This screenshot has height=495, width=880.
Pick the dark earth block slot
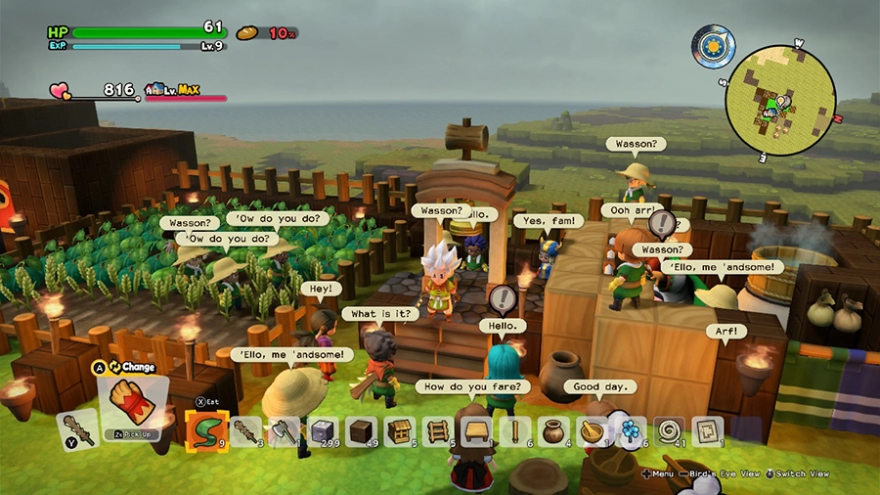(x=361, y=431)
